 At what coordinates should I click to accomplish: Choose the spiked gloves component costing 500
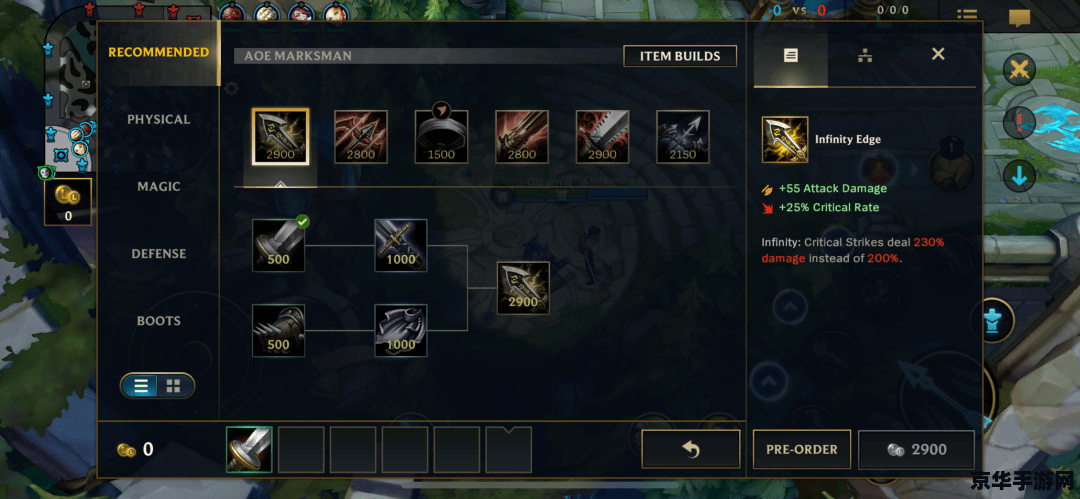(x=278, y=331)
